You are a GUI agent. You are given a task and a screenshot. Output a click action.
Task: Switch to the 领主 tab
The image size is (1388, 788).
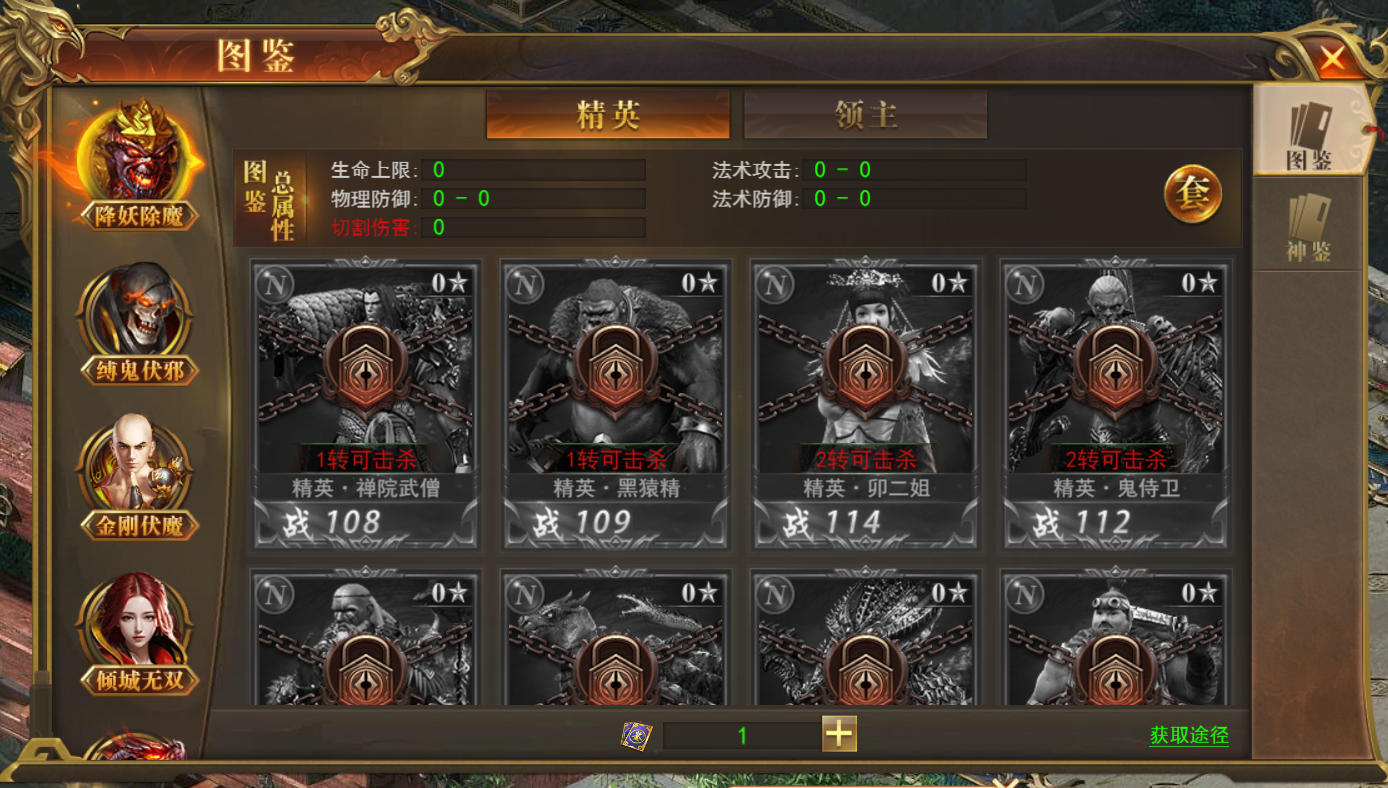[x=865, y=115]
